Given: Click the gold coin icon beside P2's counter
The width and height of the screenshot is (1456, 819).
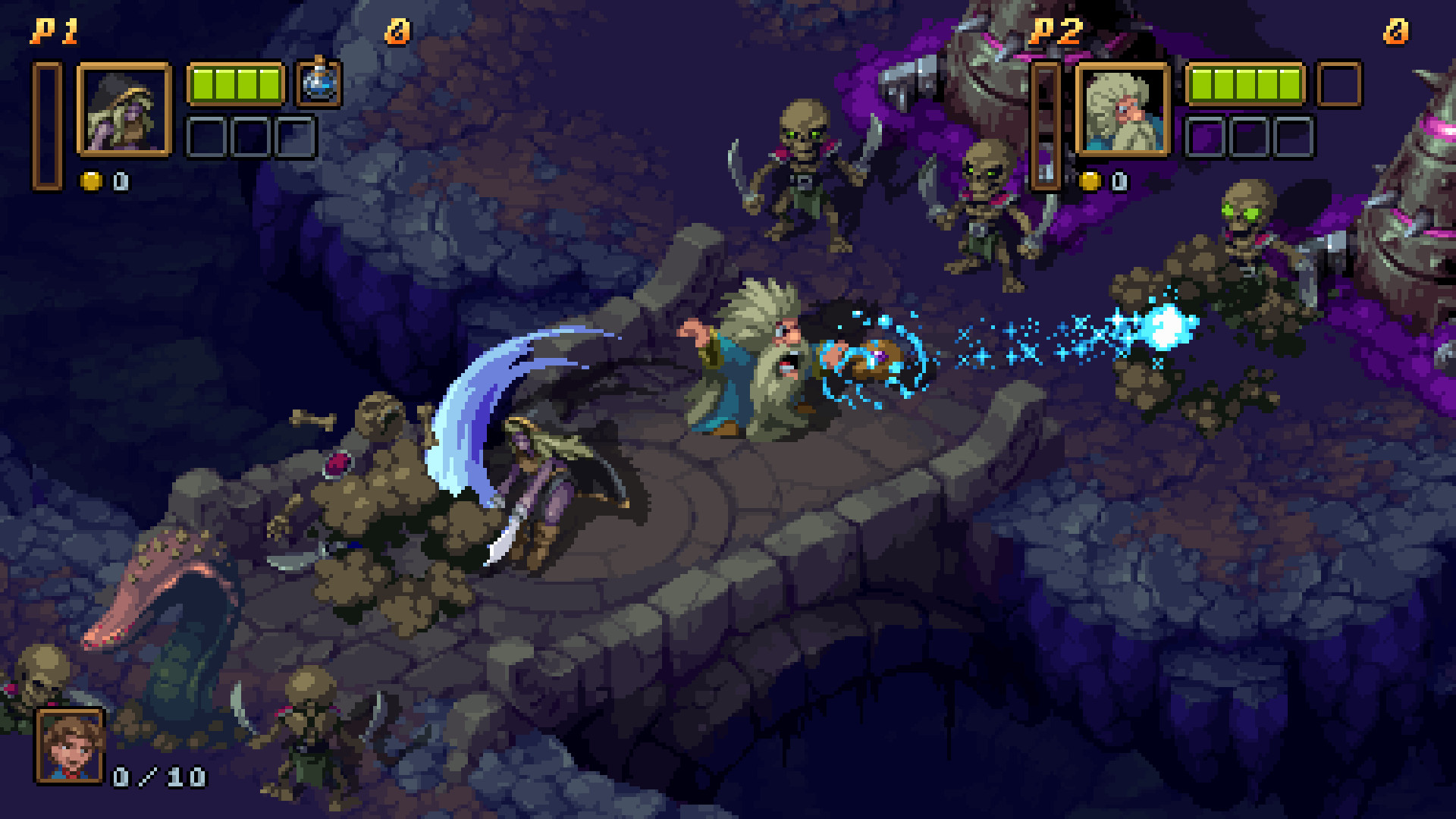Looking at the screenshot, I should pos(1090,182).
